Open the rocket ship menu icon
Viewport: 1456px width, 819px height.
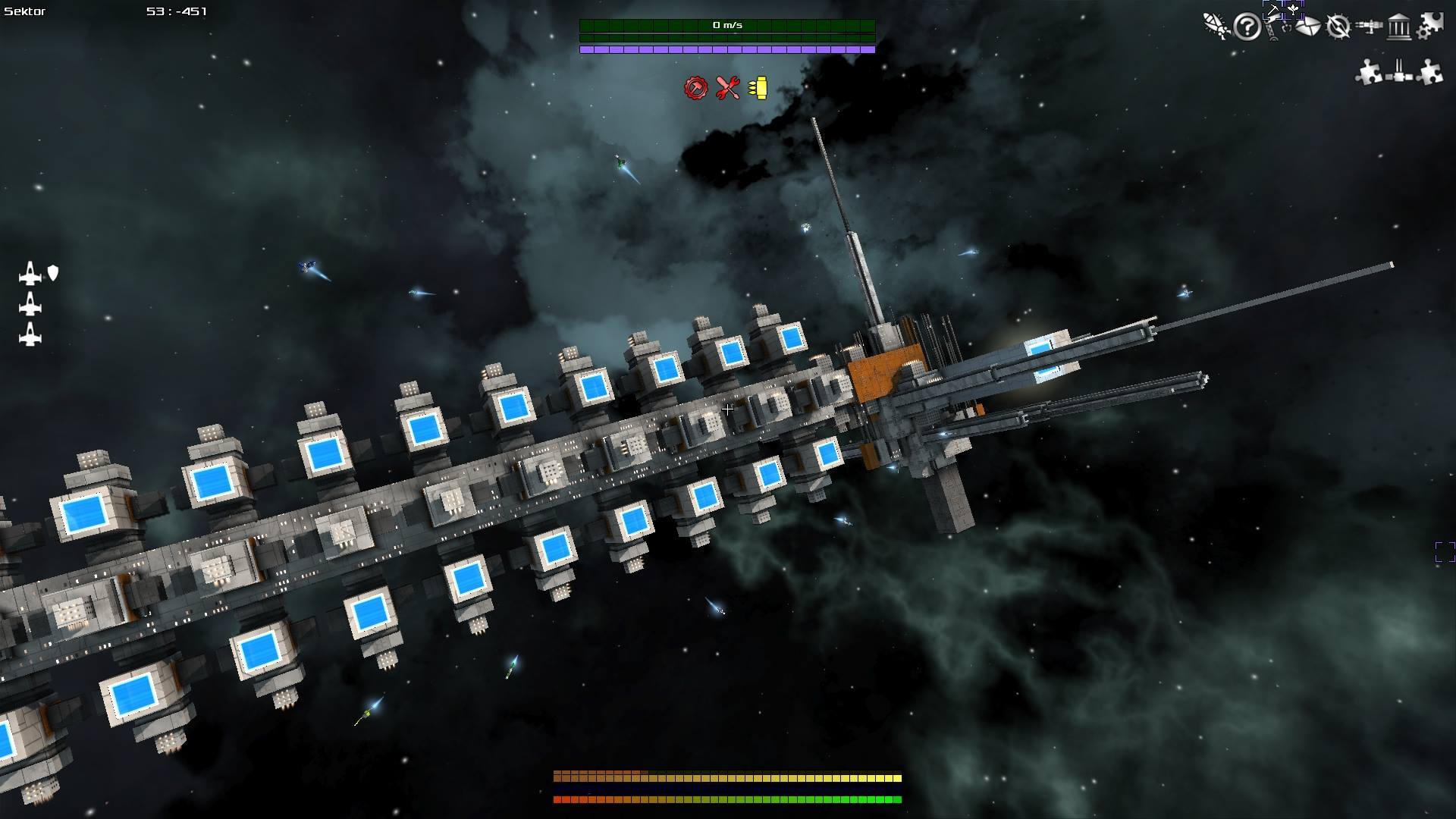[1216, 27]
